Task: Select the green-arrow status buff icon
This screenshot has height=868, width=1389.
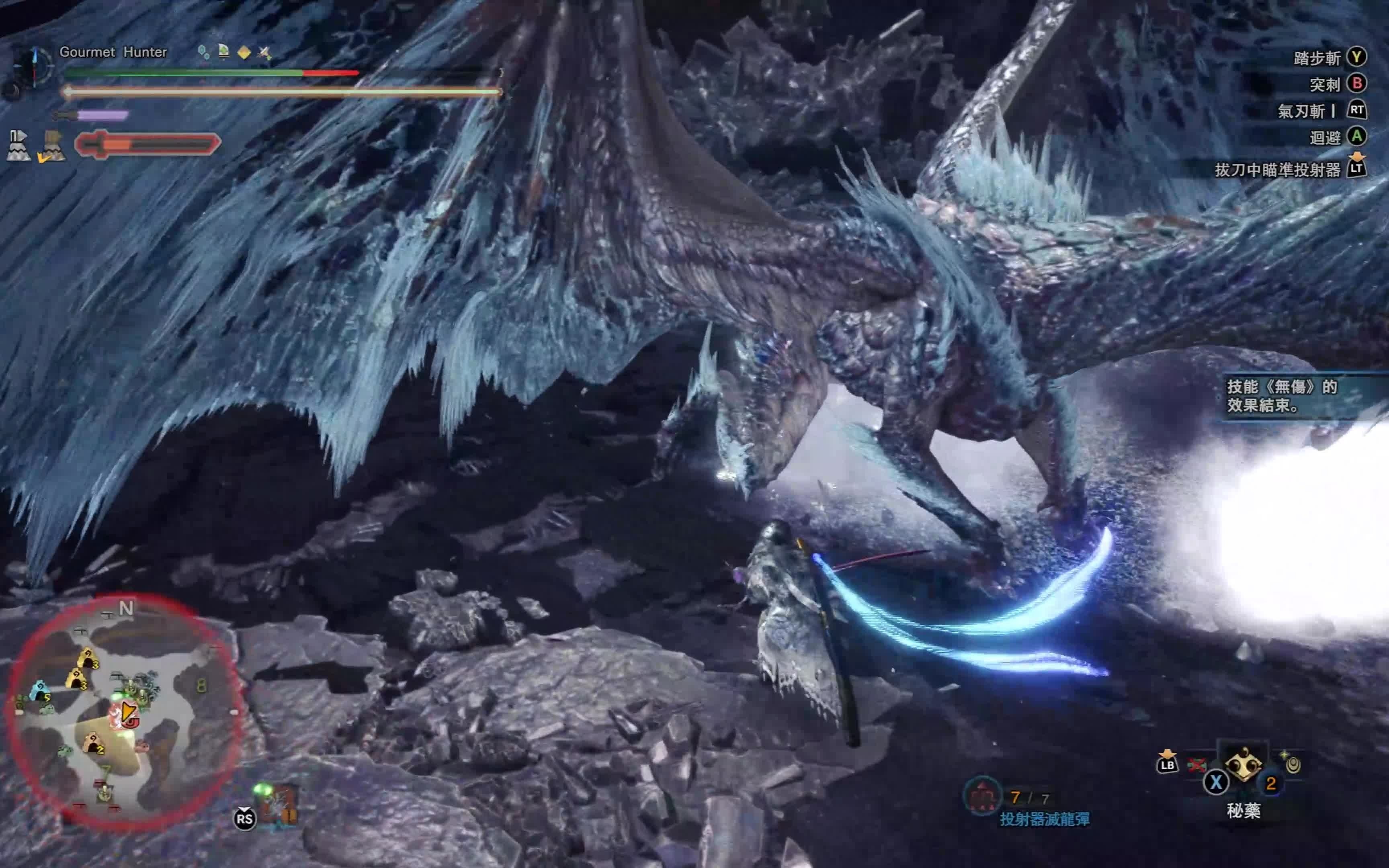Action: (224, 52)
